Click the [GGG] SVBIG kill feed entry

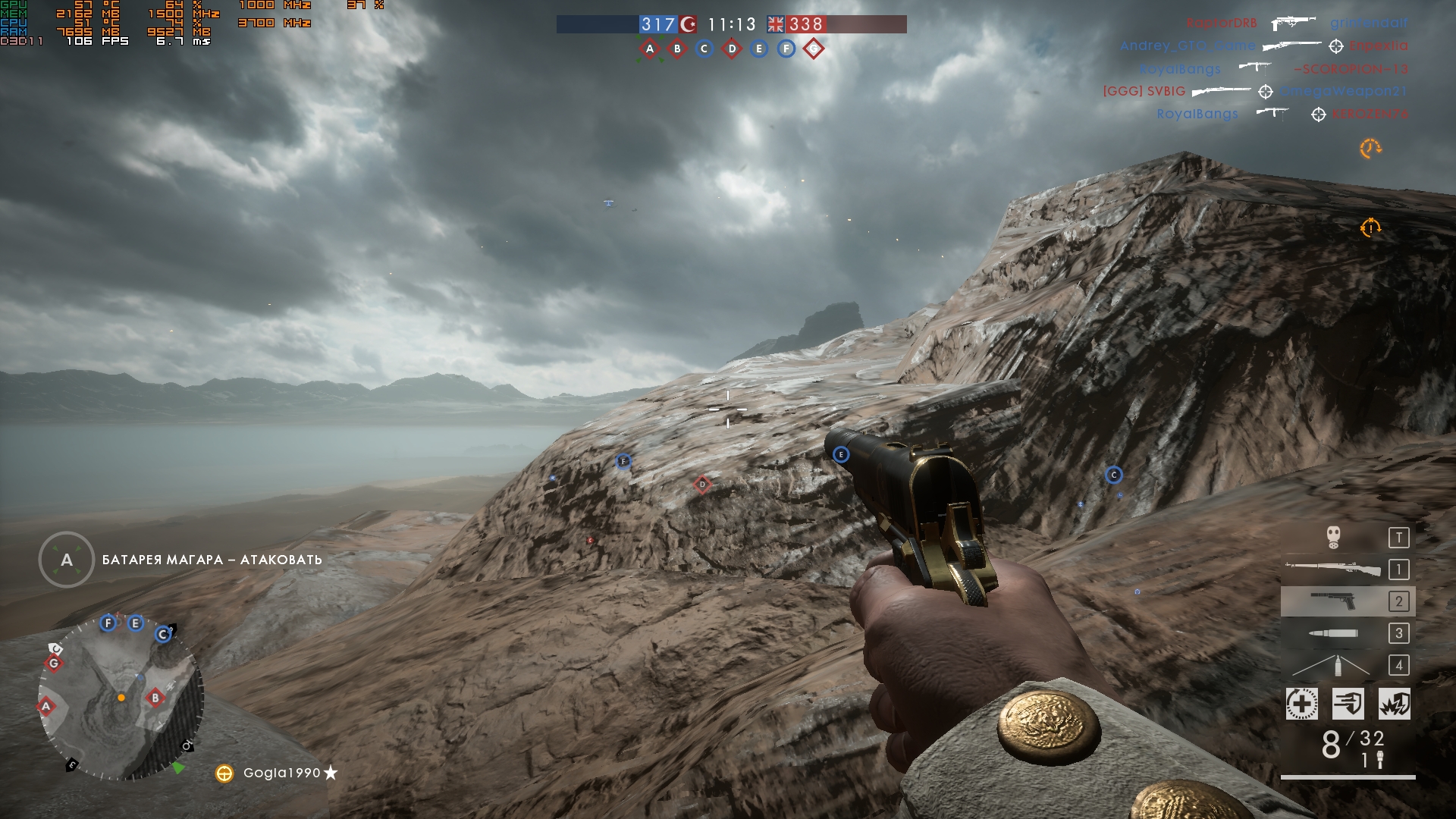(x=1144, y=92)
